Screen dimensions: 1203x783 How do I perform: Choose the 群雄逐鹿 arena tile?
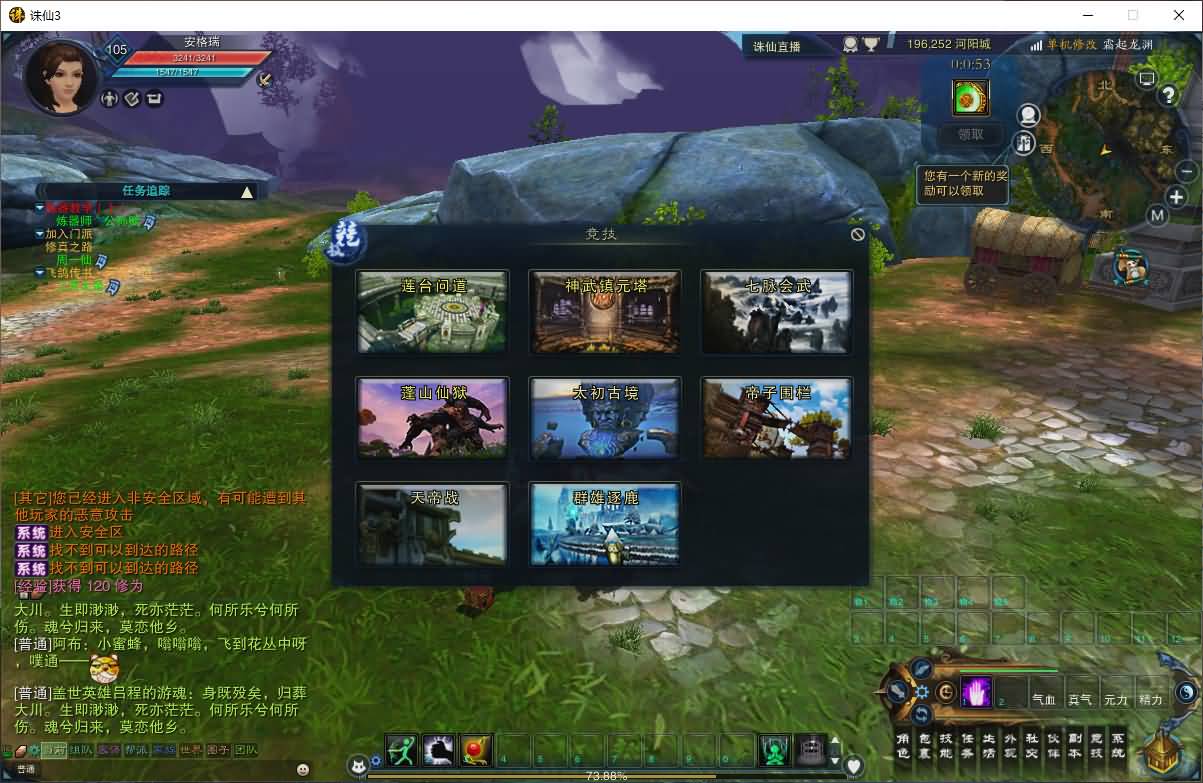point(605,524)
